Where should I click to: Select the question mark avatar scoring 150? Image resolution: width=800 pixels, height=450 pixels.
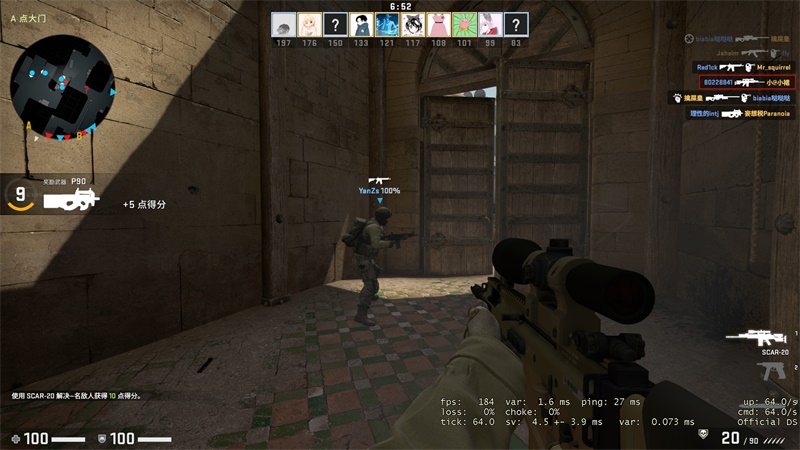(x=334, y=25)
